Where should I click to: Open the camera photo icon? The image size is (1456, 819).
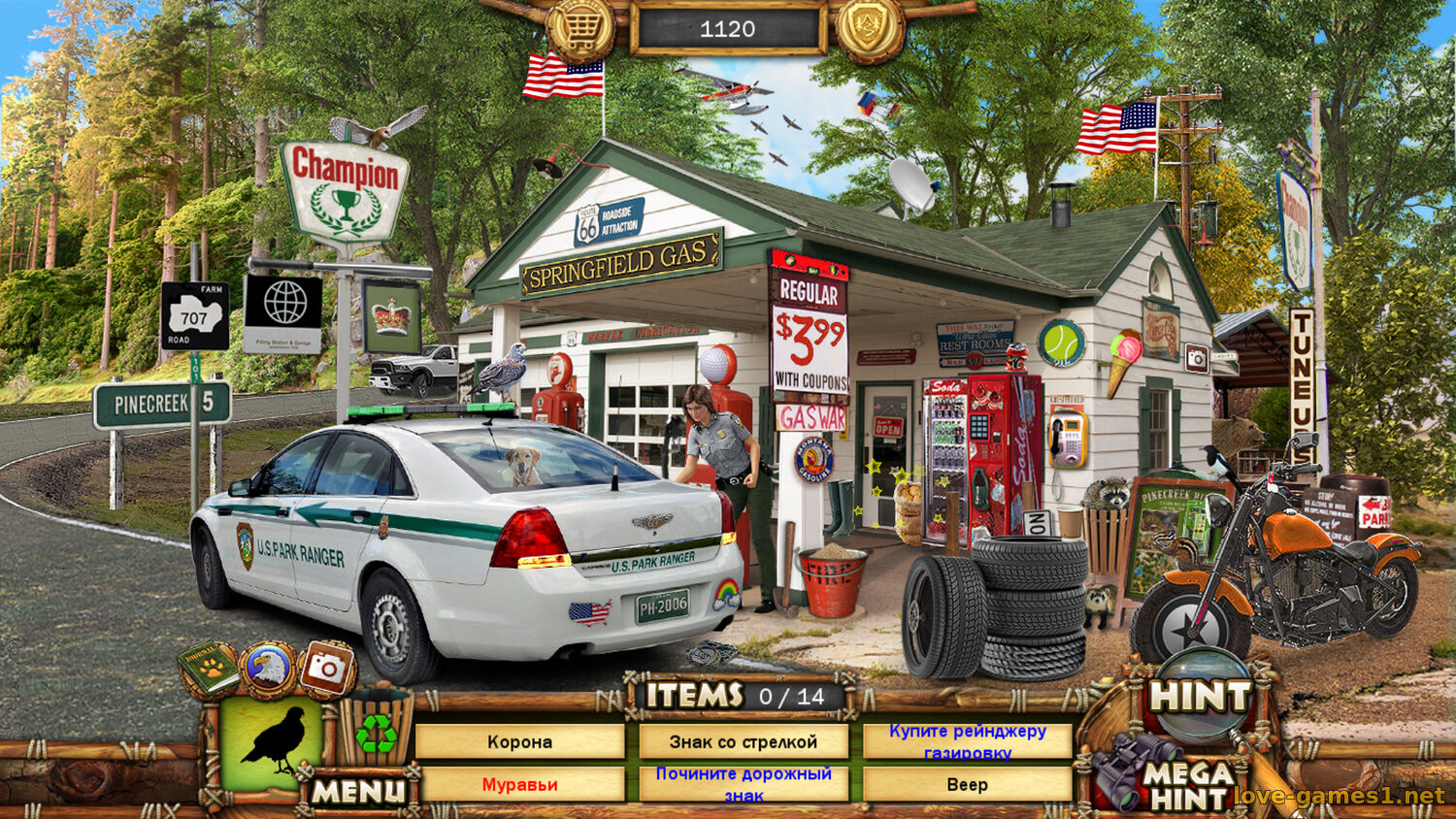point(326,668)
